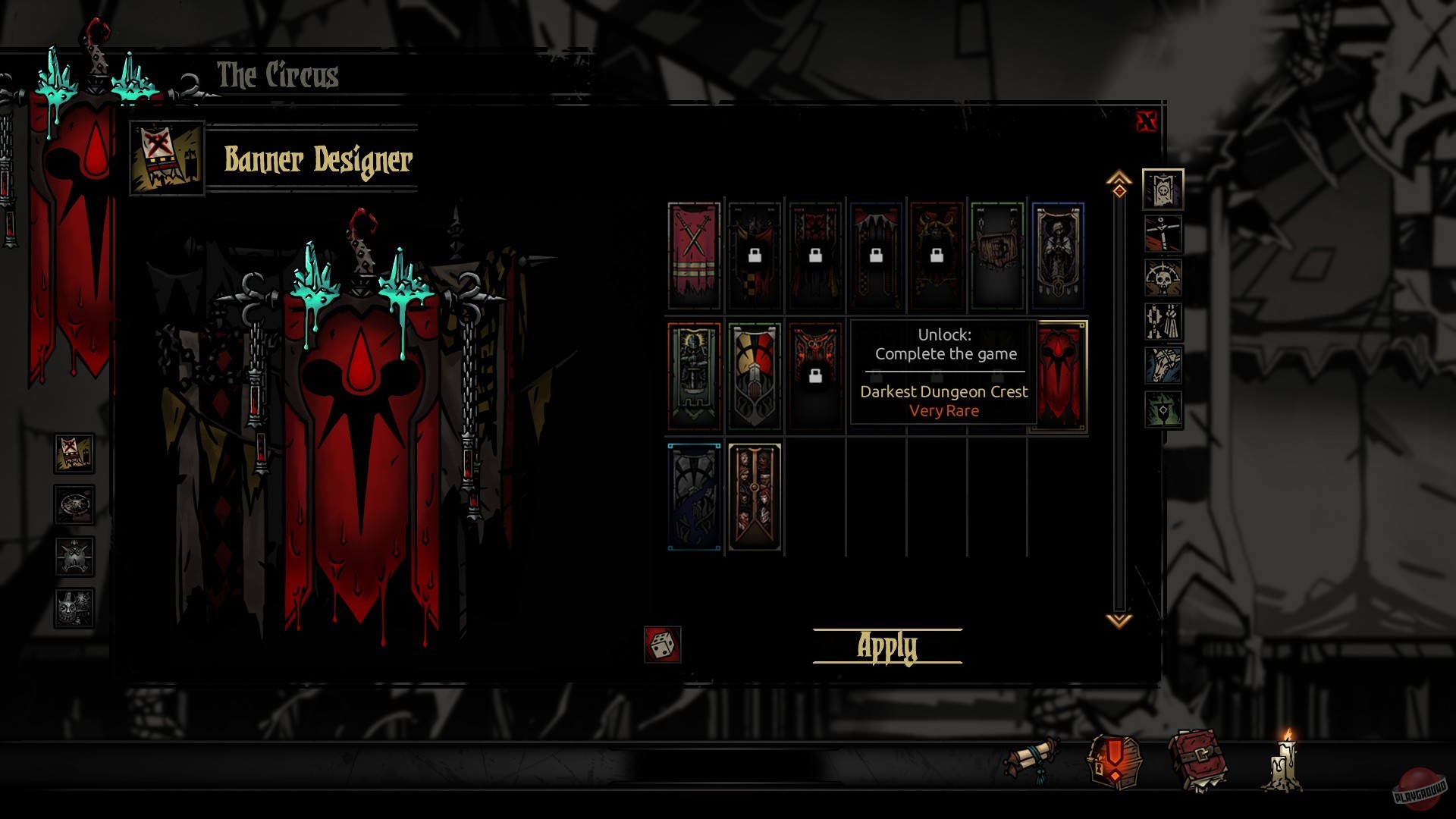Open the Banner Designer sidebar icon
1456x819 pixels.
pyautogui.click(x=74, y=453)
